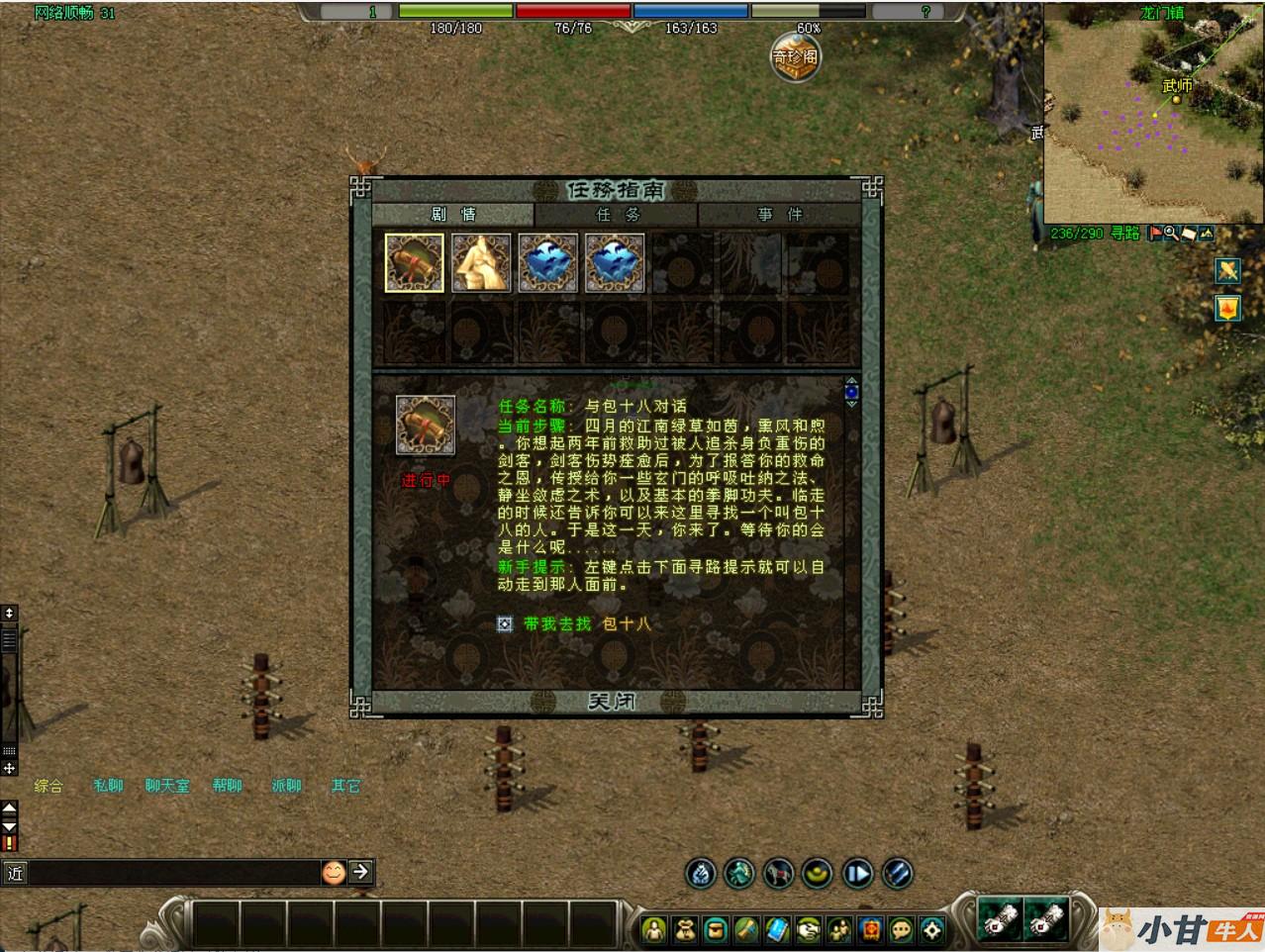Close the quest guide with 关闭 button

[612, 702]
